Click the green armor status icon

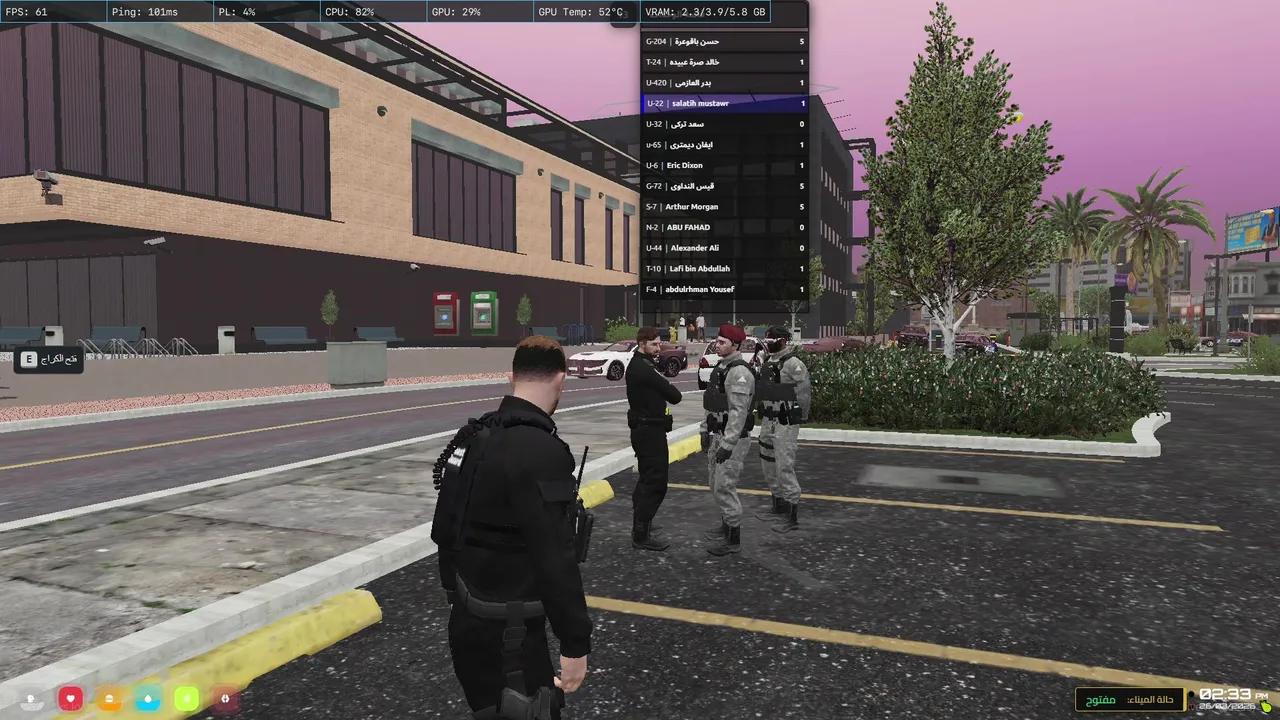point(186,699)
